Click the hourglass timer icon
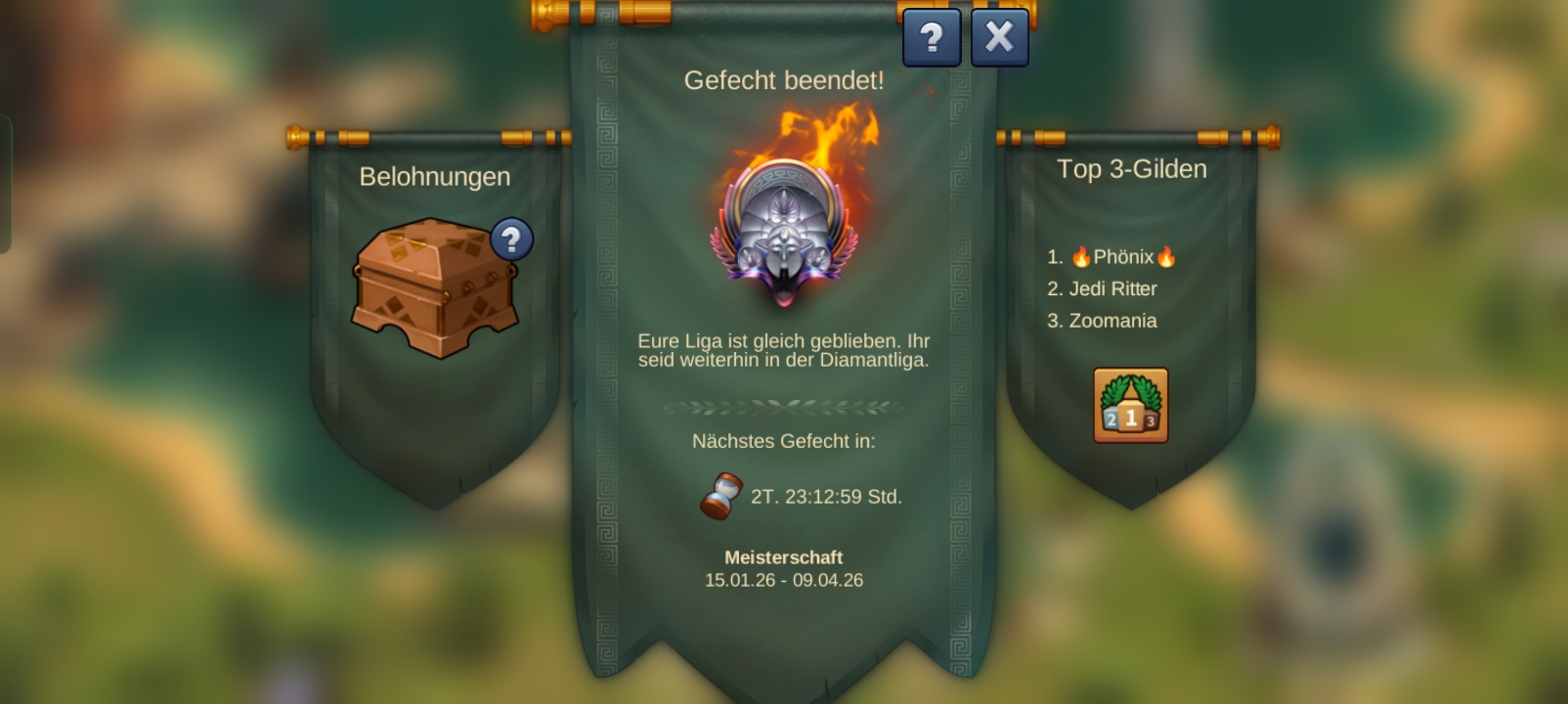1568x704 pixels. [721, 495]
